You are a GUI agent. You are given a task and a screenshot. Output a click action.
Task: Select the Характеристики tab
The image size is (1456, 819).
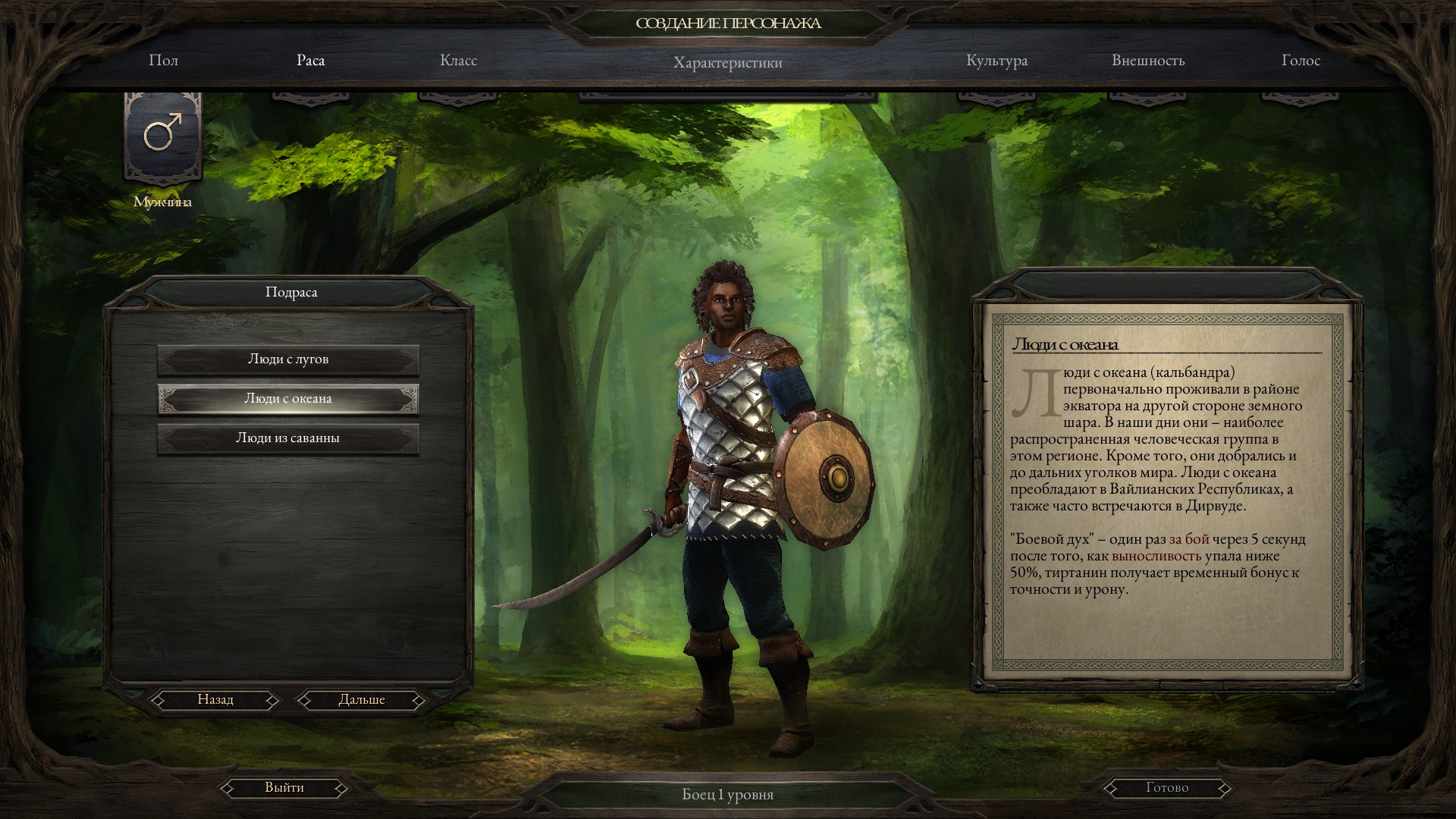(x=728, y=62)
